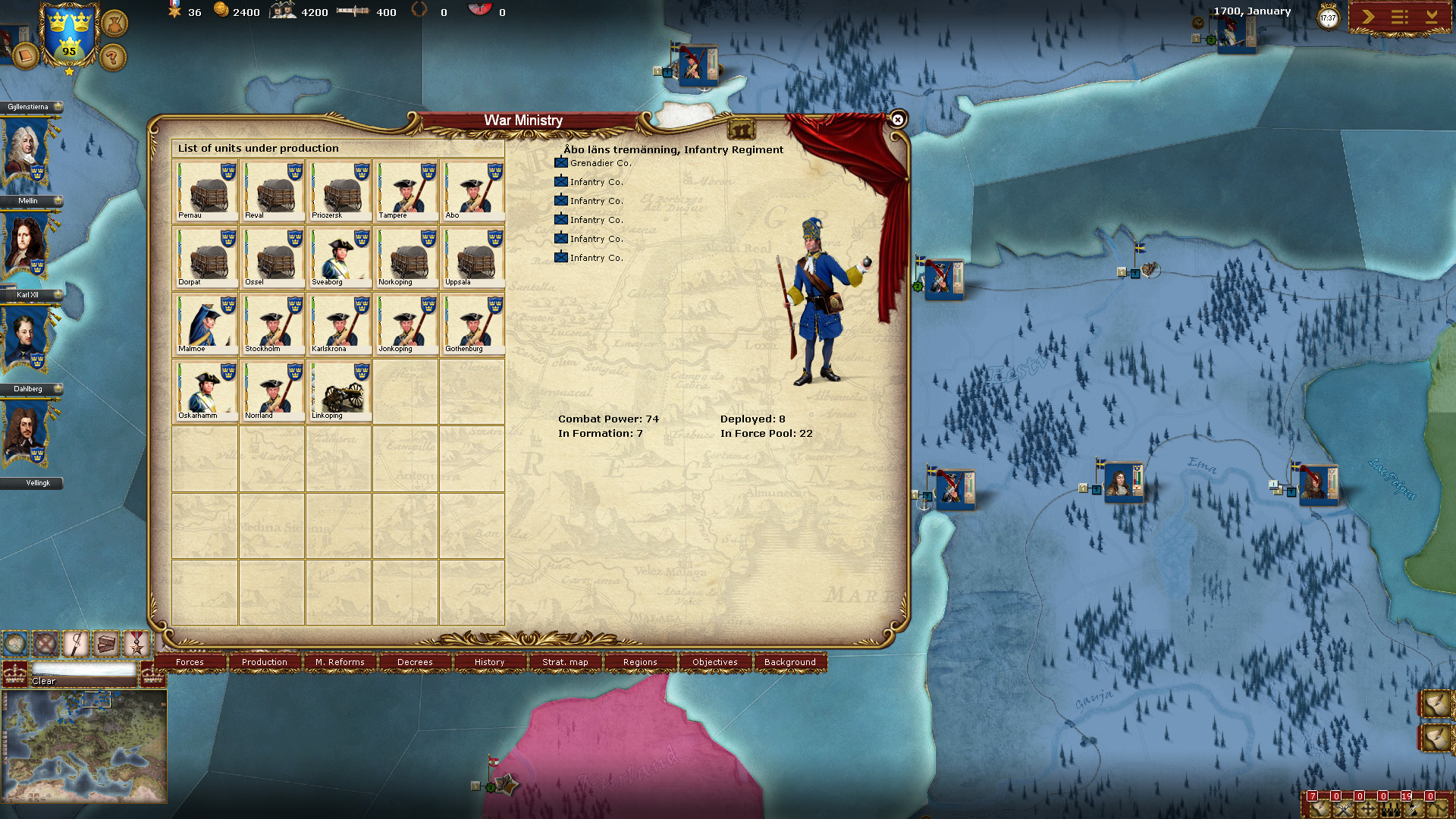
Task: Switch to the Forces tab
Action: tap(190, 662)
